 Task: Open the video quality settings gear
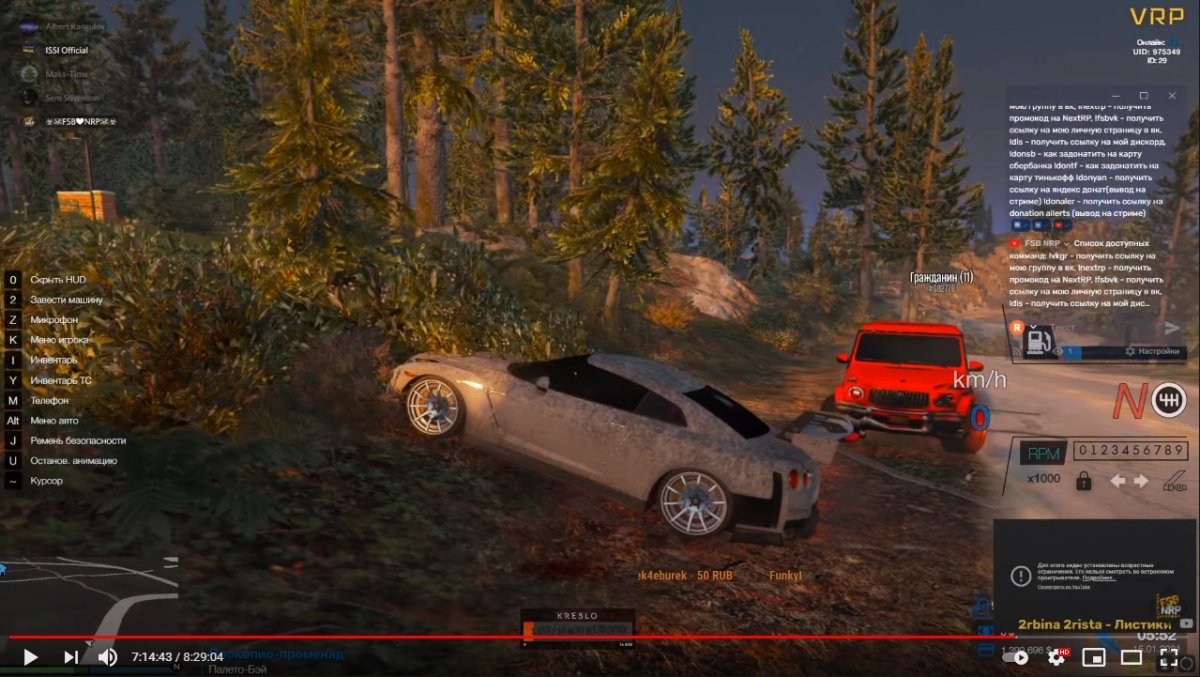[x=1056, y=657]
